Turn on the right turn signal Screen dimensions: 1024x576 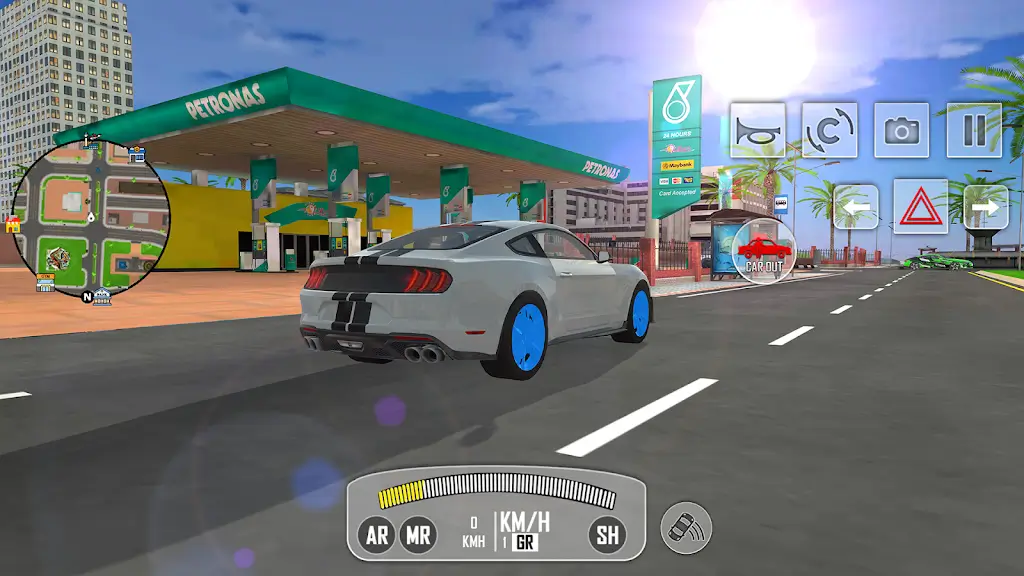point(985,207)
